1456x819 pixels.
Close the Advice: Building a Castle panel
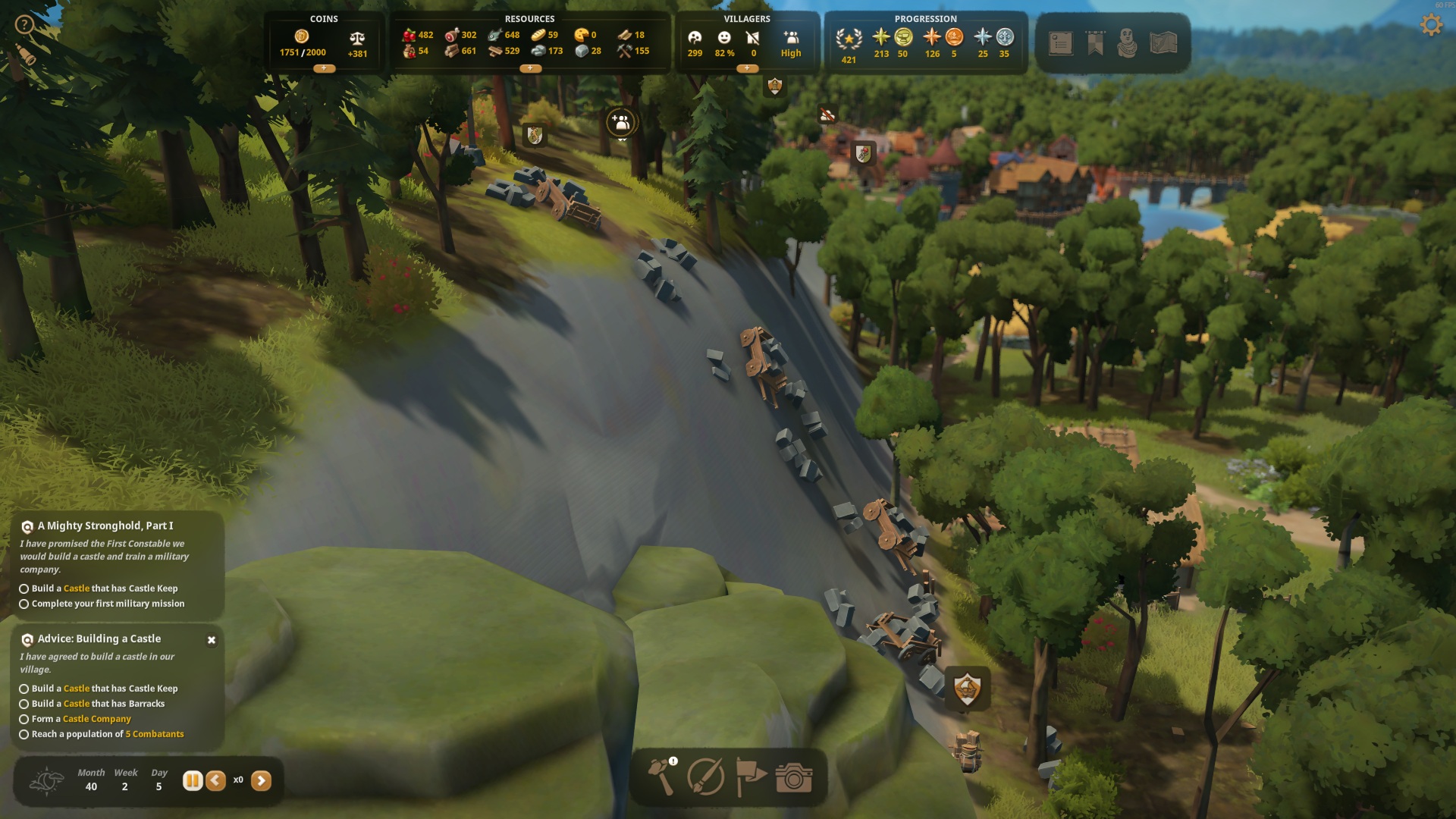click(212, 640)
